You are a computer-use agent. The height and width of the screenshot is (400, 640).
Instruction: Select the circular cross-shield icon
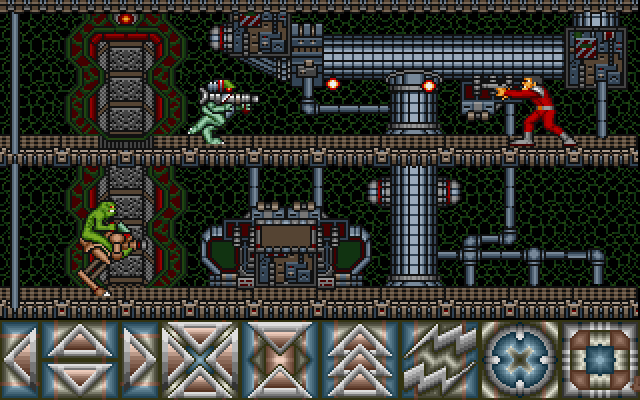[x=520, y=358]
